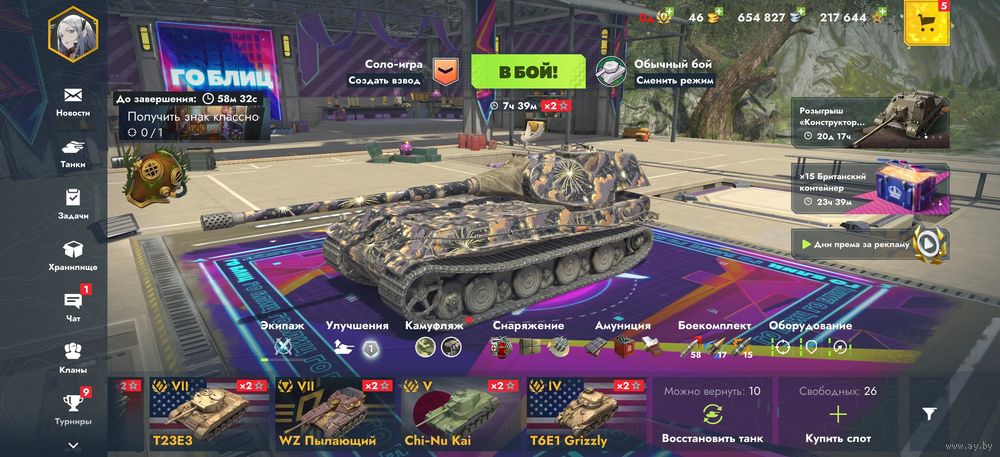Select the WZ Пылающий tank card
The image size is (1000, 457).
(x=334, y=414)
